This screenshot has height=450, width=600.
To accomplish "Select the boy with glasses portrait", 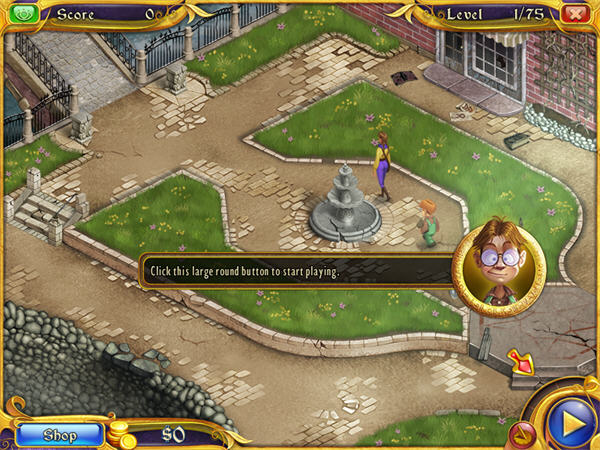I will coord(498,263).
